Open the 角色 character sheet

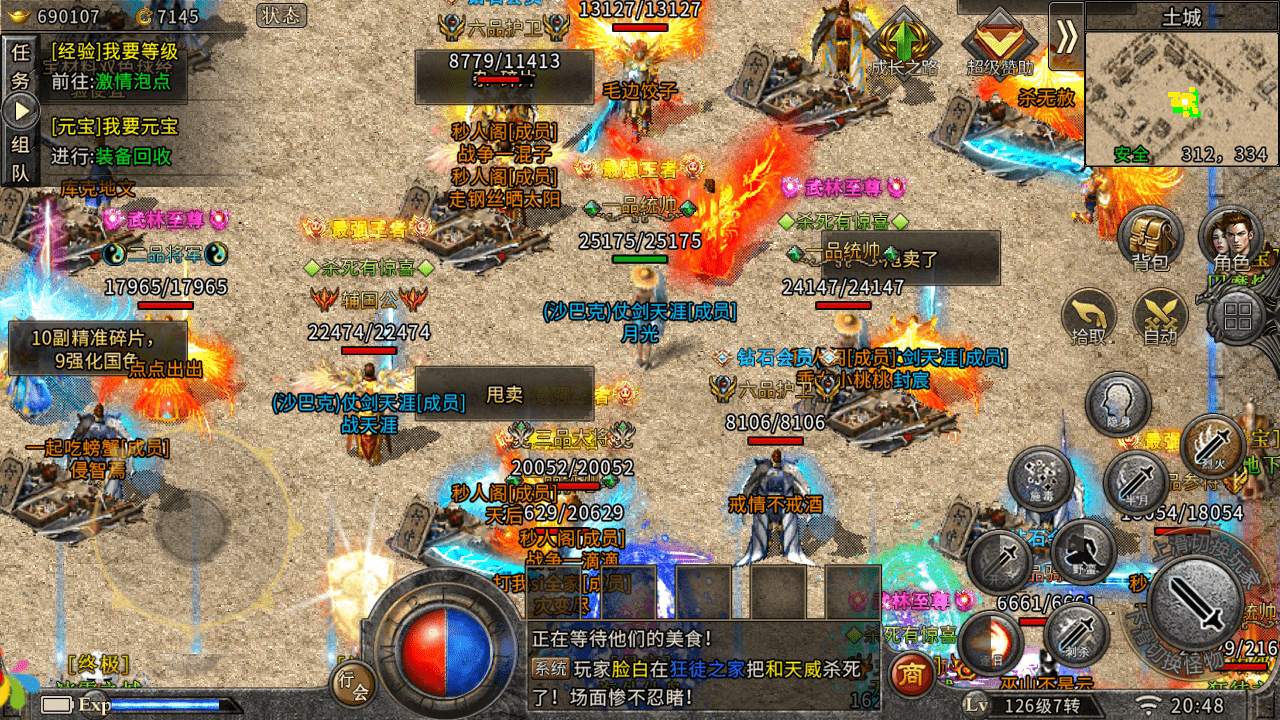point(1230,240)
